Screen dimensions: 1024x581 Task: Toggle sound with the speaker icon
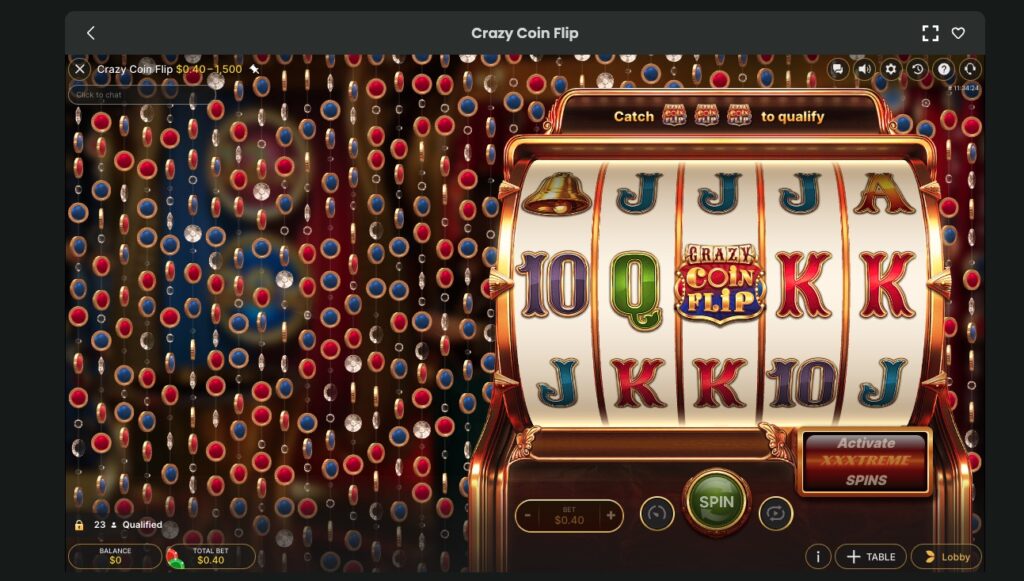[x=865, y=69]
